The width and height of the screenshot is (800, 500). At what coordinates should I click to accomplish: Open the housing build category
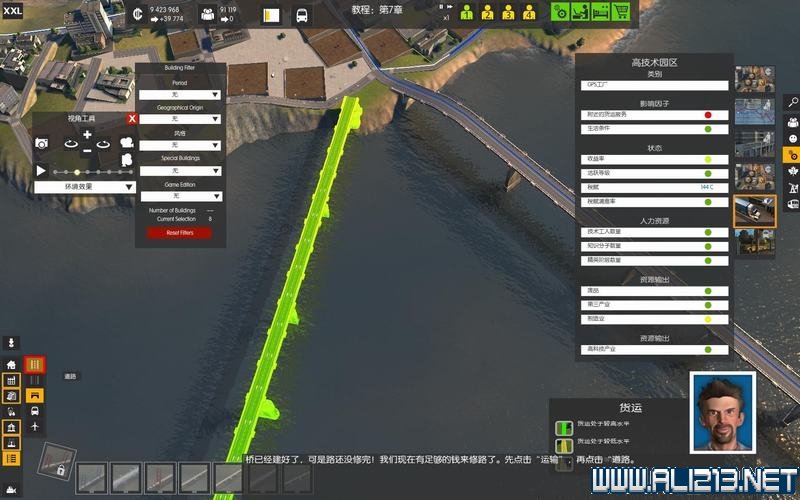[x=11, y=365]
